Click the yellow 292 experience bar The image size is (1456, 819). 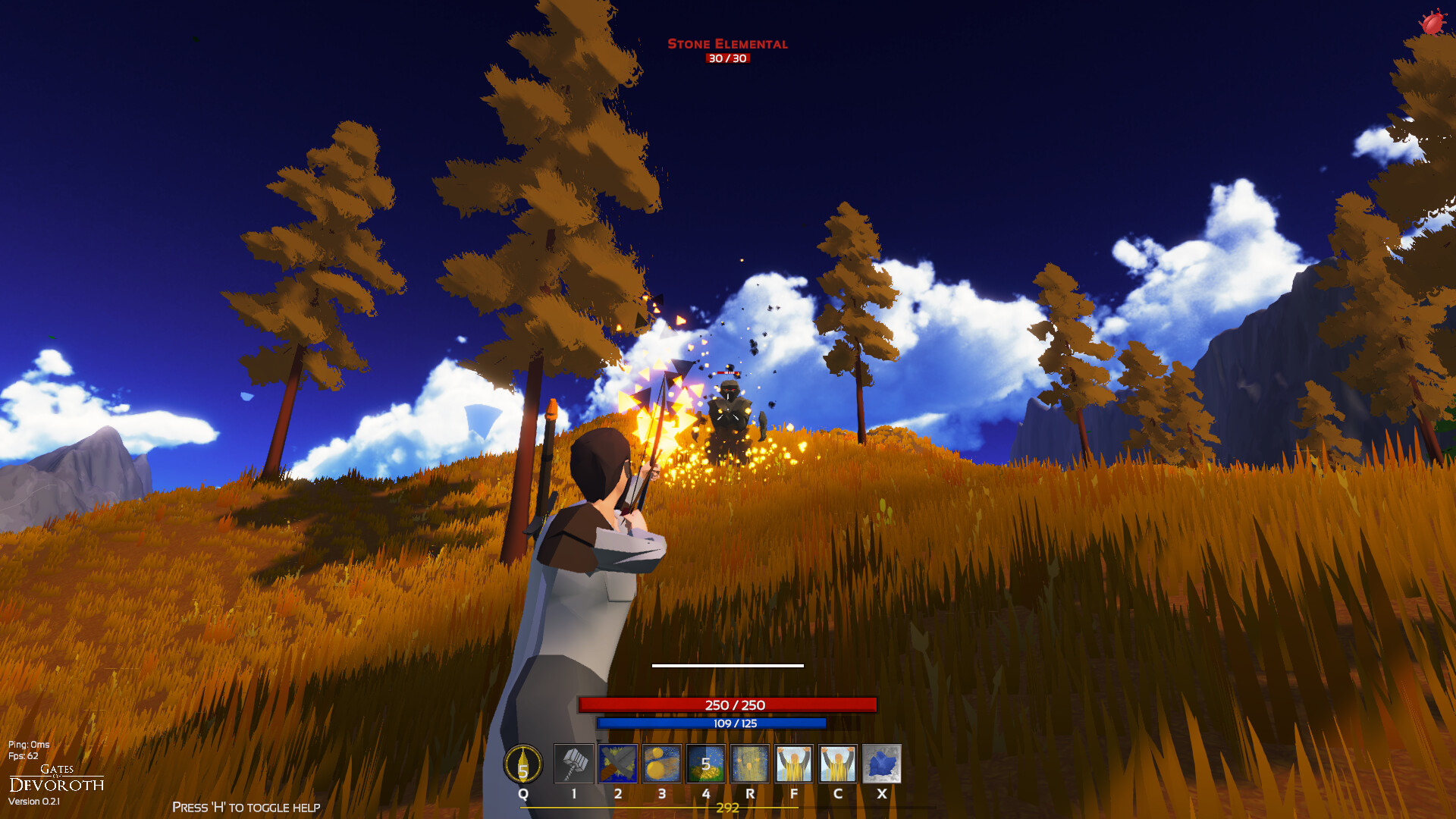727,809
